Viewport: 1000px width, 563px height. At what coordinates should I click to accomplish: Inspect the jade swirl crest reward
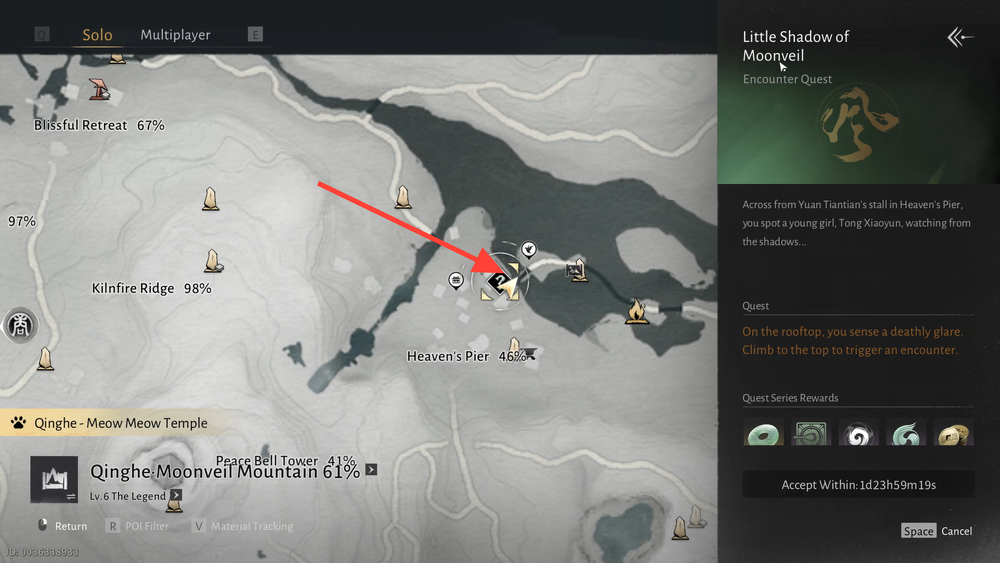[906, 433]
